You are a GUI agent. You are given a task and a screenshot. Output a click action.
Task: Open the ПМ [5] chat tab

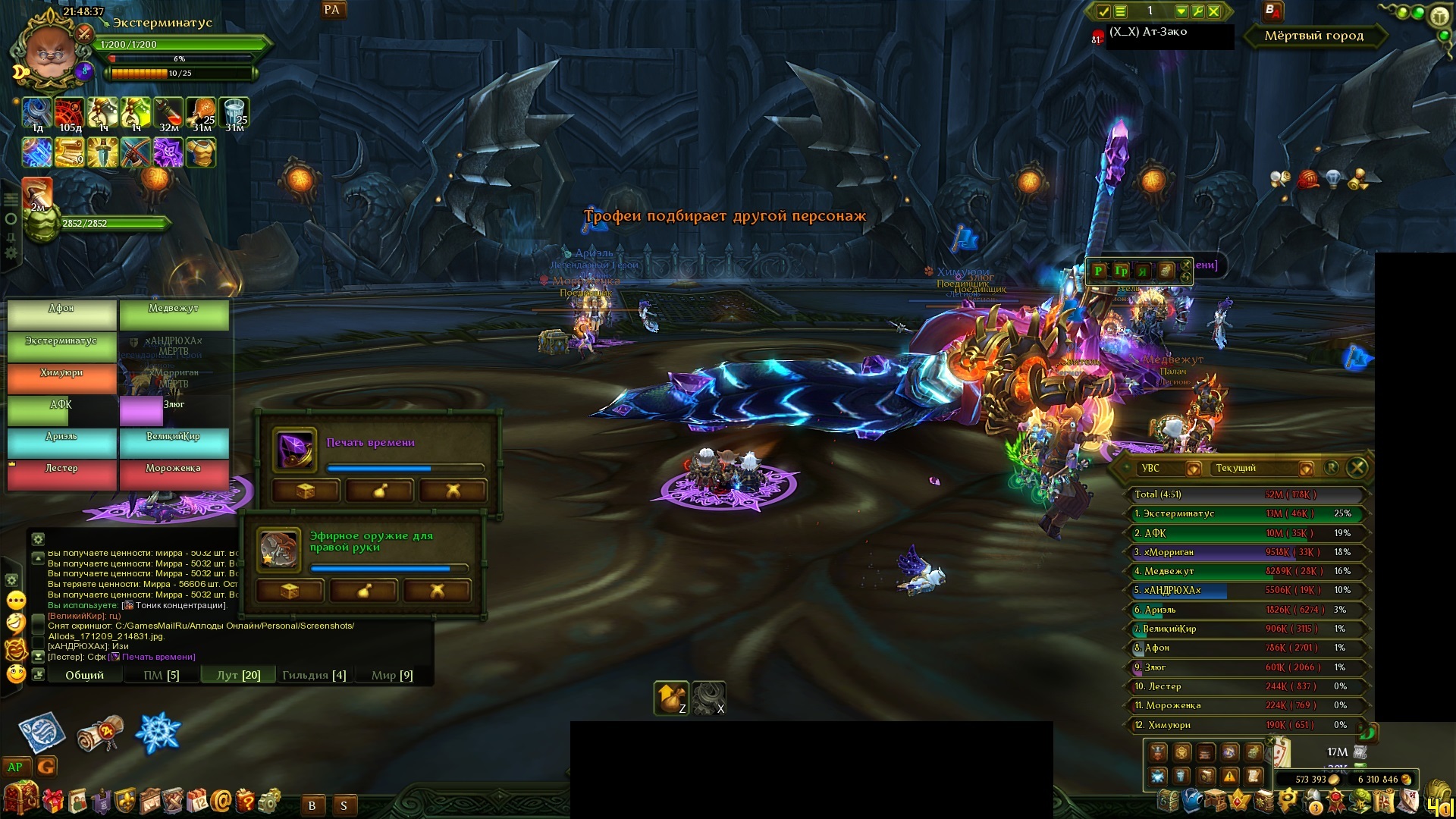pos(162,675)
